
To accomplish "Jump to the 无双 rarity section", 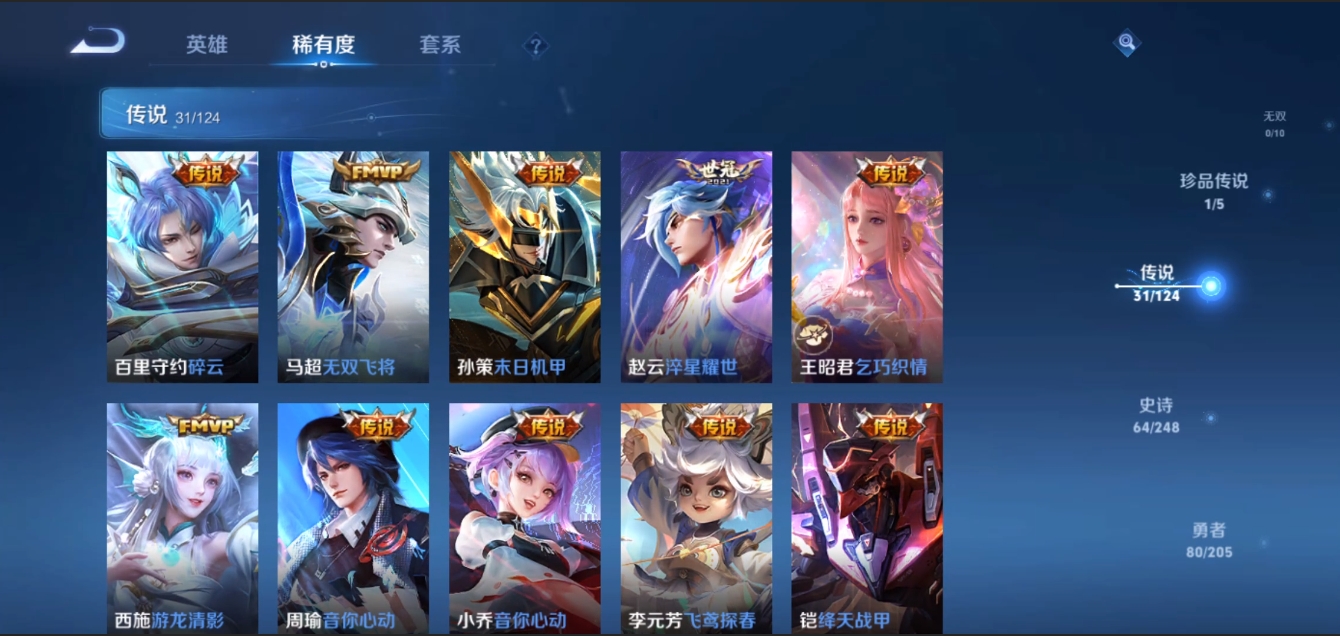I will [1274, 123].
